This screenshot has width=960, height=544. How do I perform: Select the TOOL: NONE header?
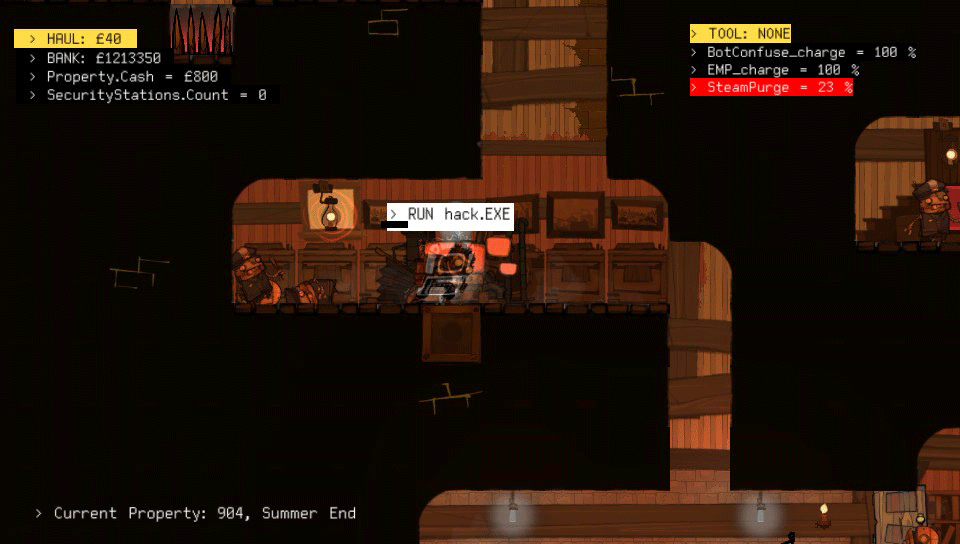click(741, 34)
